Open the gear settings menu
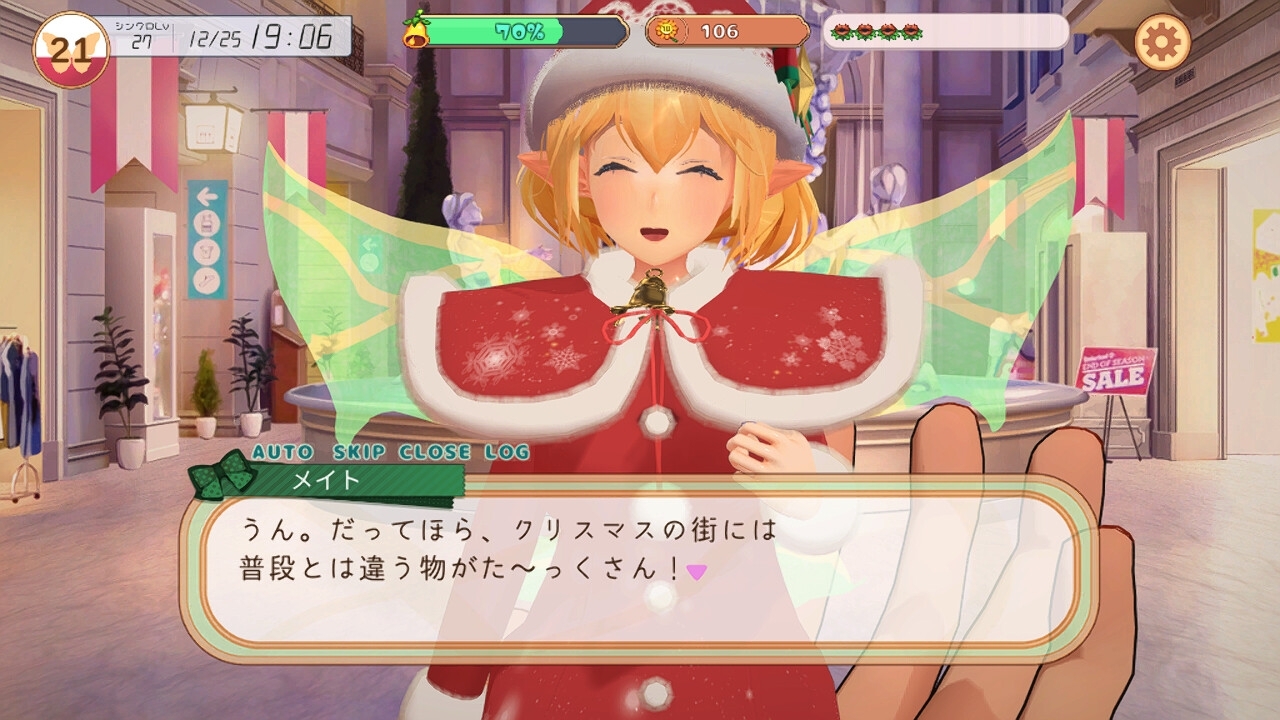This screenshot has height=720, width=1280. pos(1162,42)
